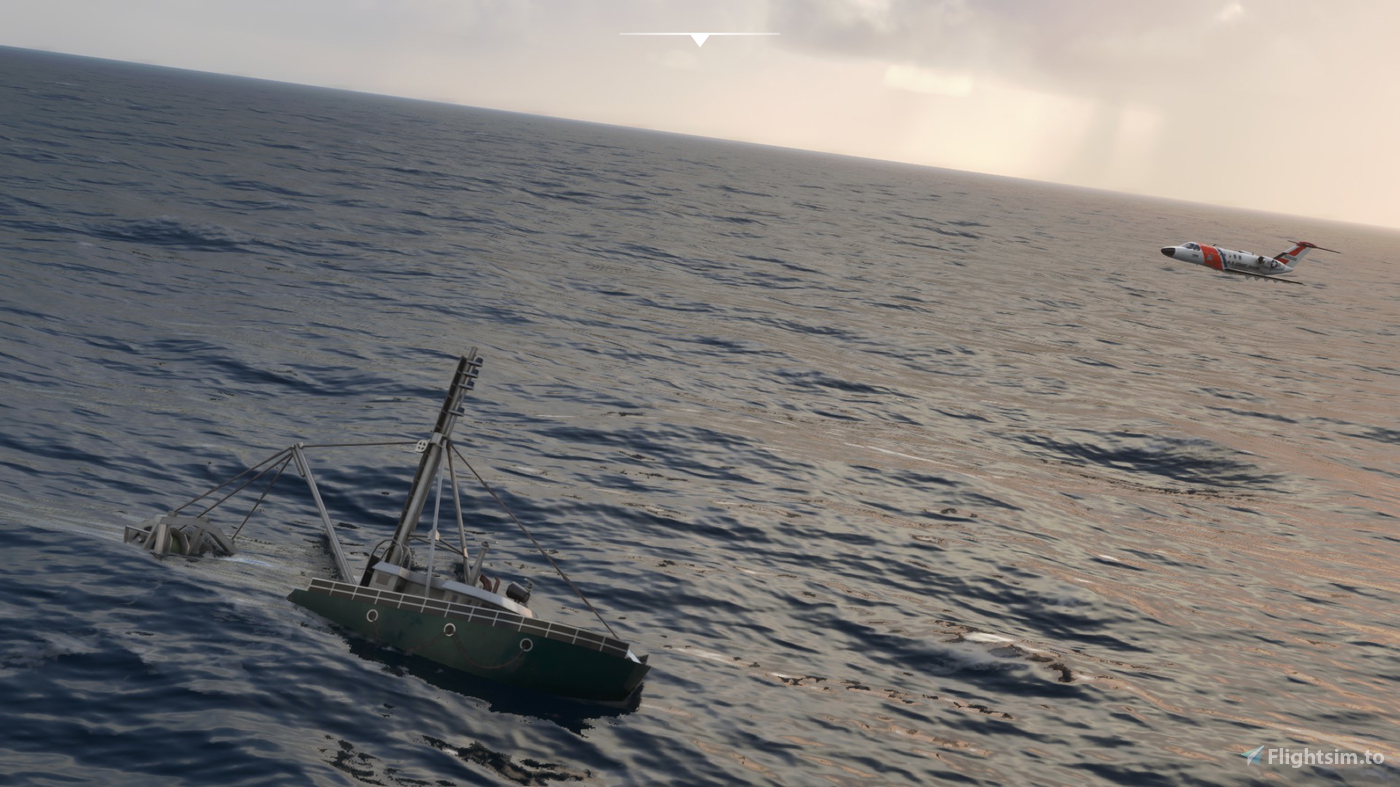Open the toolbar with the top arrow handle
This screenshot has height=787, width=1400.
point(699,39)
